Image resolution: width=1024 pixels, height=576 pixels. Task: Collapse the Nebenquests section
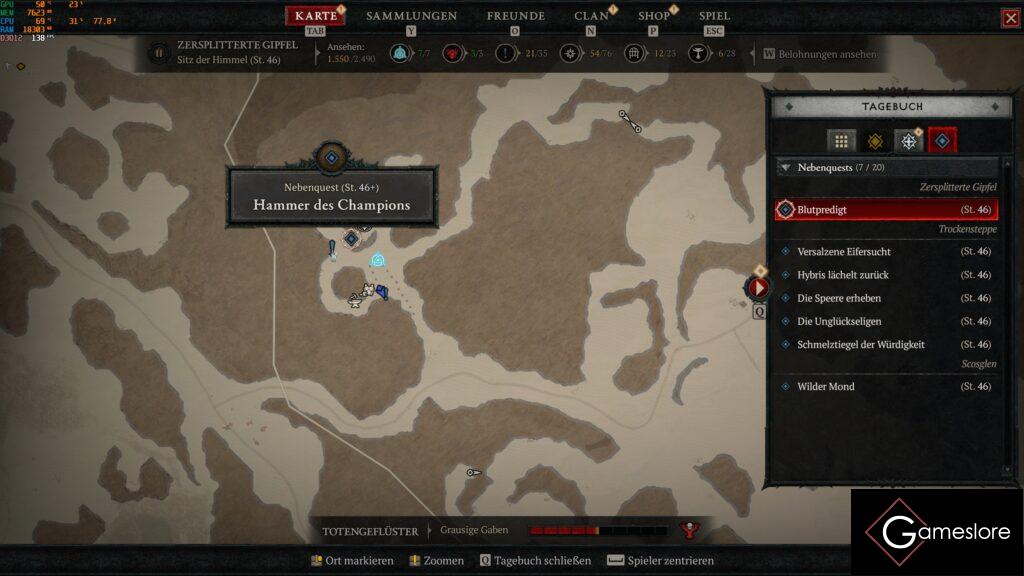(x=785, y=168)
